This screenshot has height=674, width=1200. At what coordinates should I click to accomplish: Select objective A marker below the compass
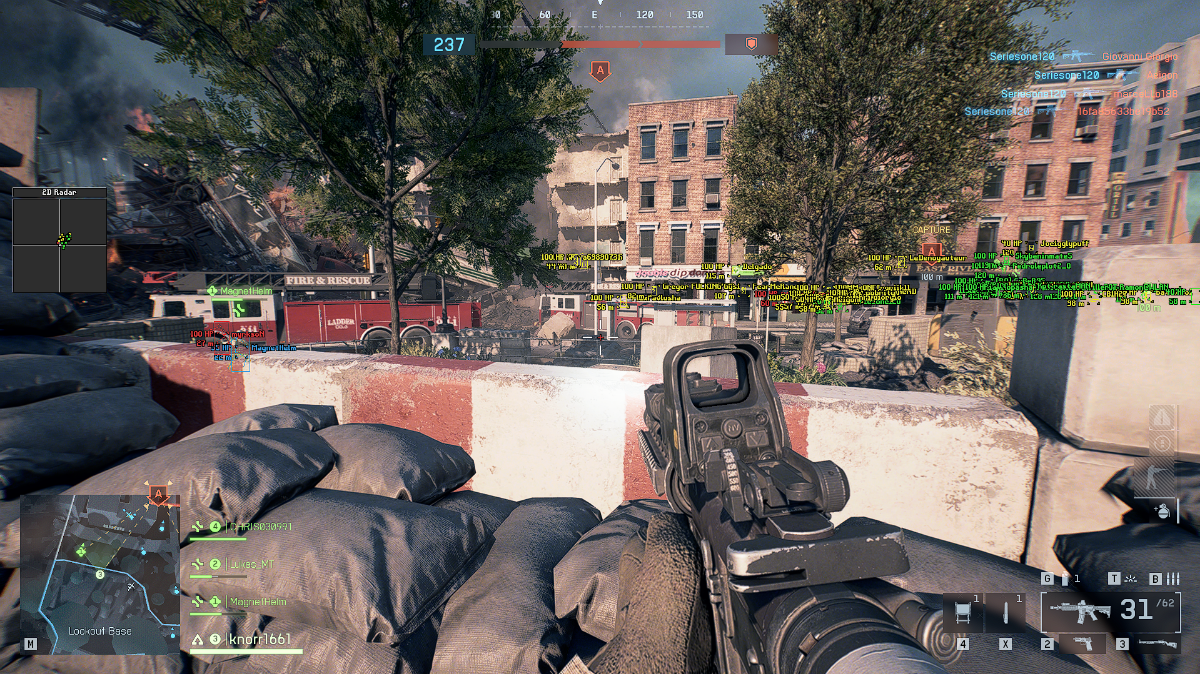click(x=600, y=71)
